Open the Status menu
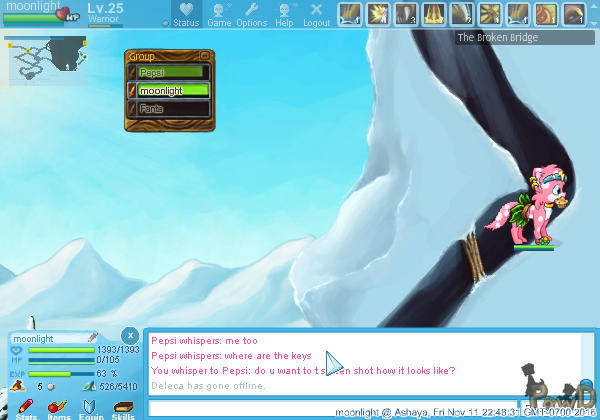The height and width of the screenshot is (420, 600). (185, 13)
